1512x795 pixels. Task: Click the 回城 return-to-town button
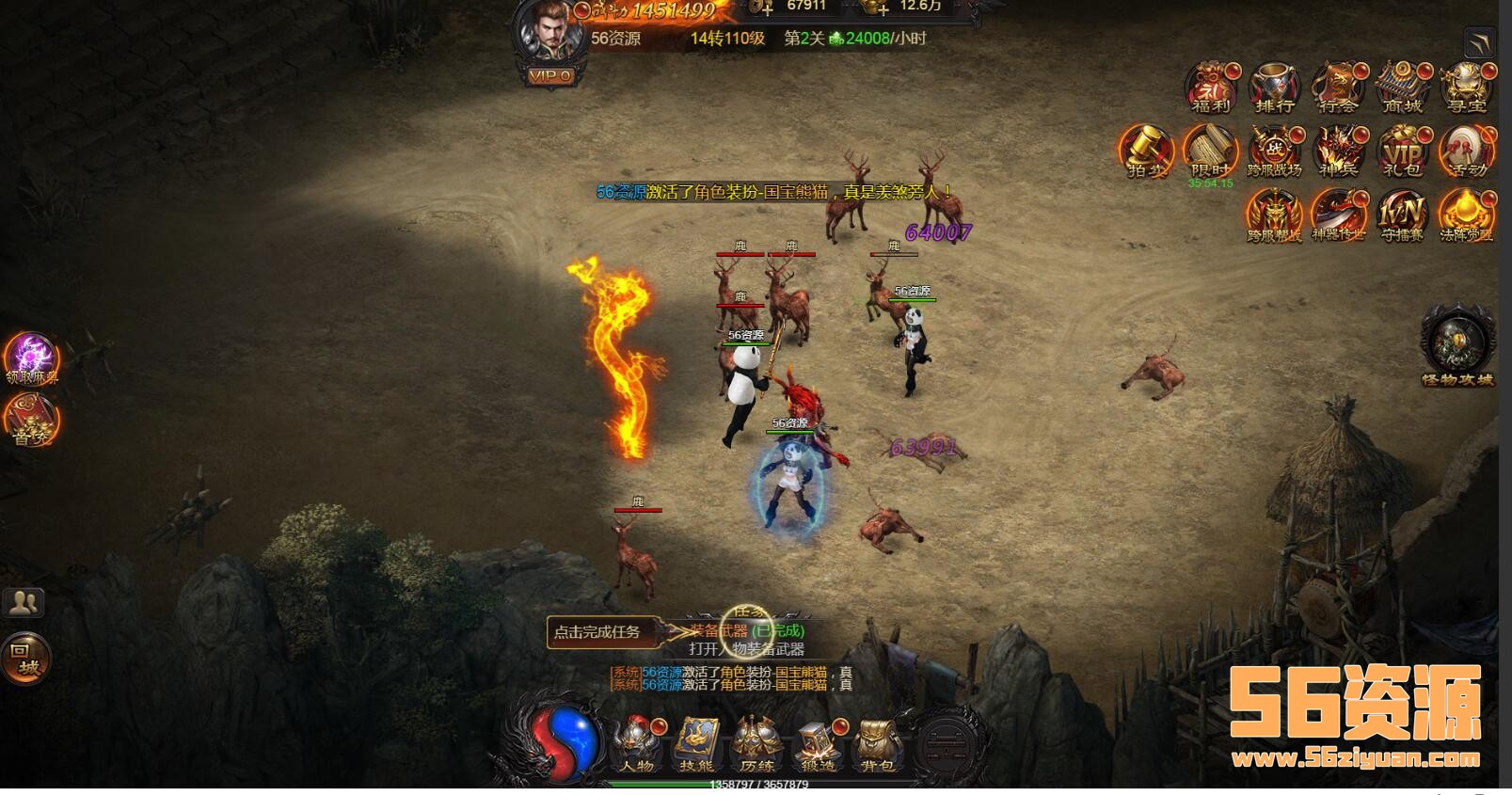tap(25, 658)
